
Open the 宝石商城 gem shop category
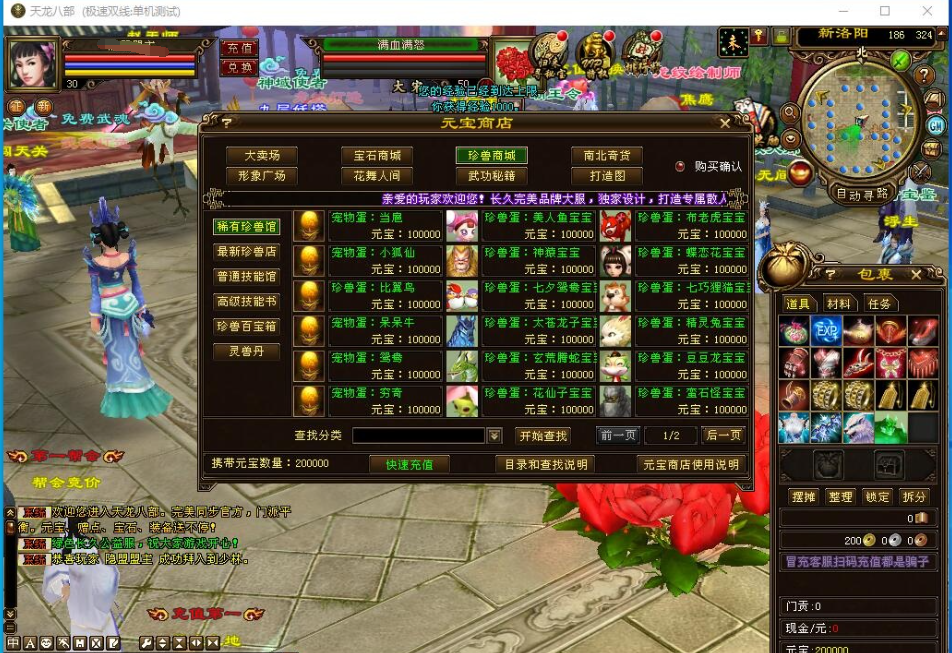click(377, 156)
